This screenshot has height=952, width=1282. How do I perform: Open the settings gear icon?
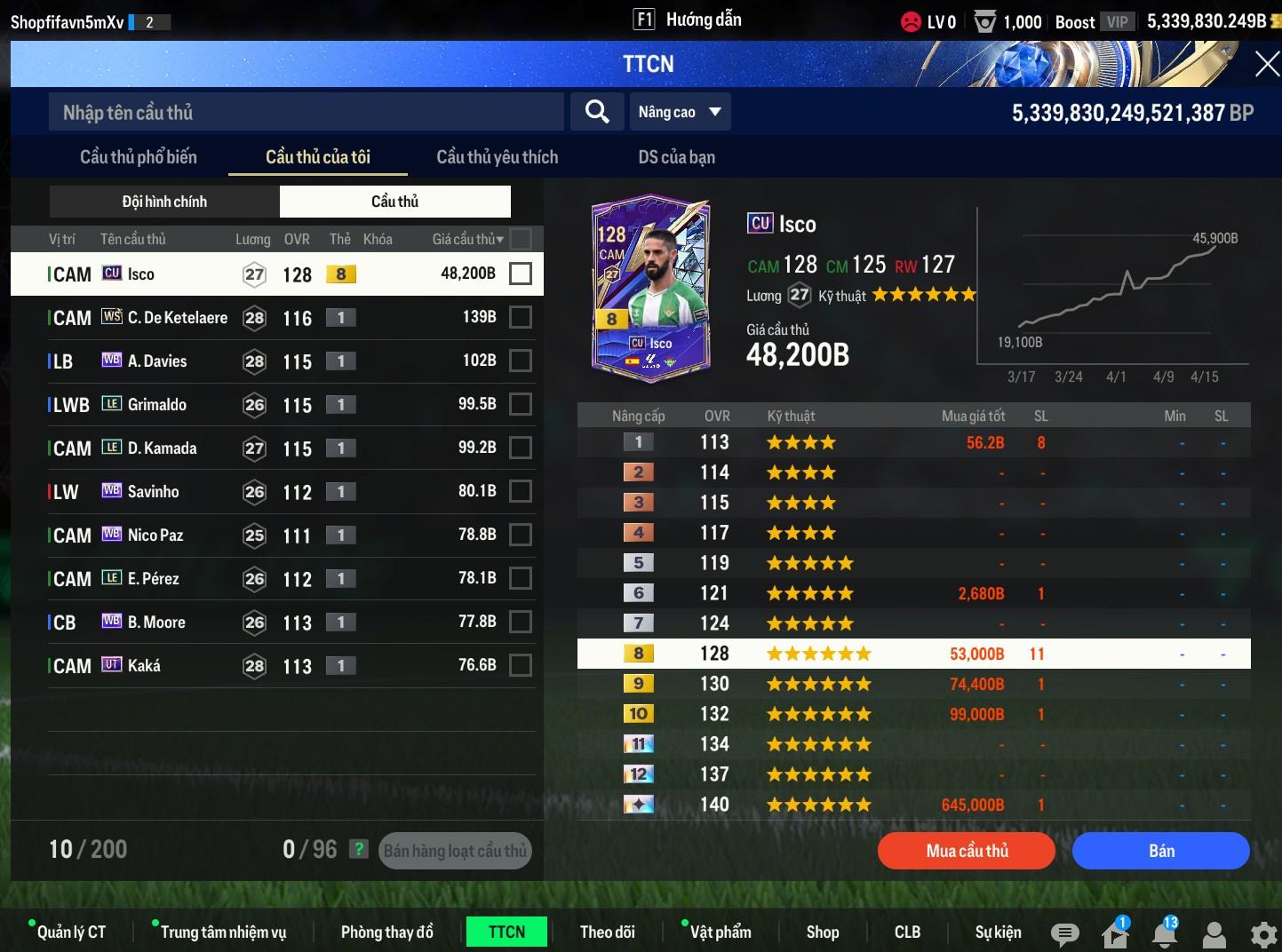click(1262, 934)
